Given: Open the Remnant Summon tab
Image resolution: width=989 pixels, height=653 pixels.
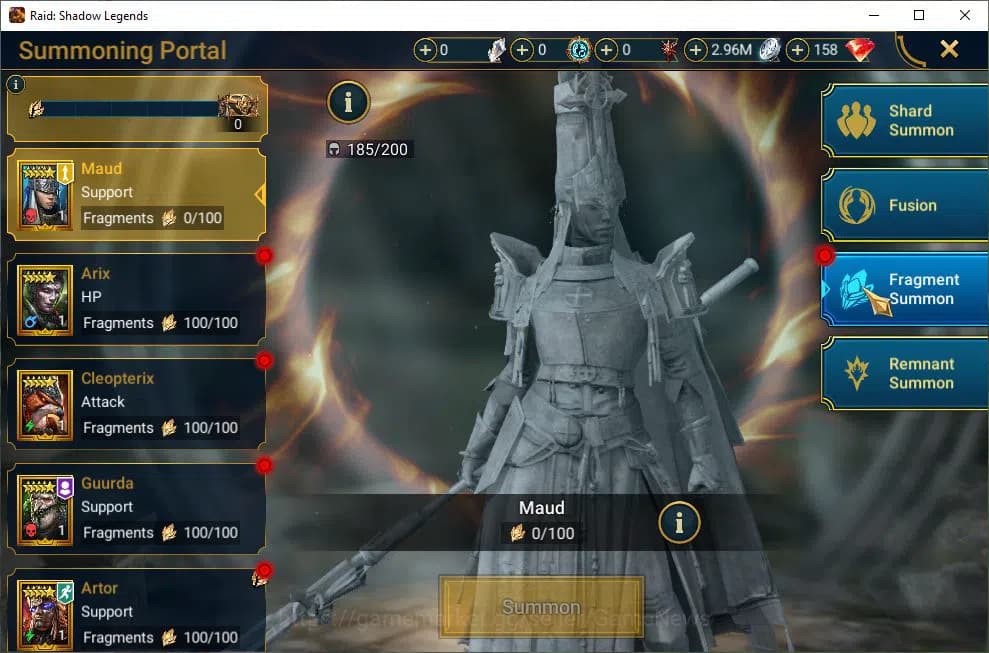Looking at the screenshot, I should coord(905,373).
